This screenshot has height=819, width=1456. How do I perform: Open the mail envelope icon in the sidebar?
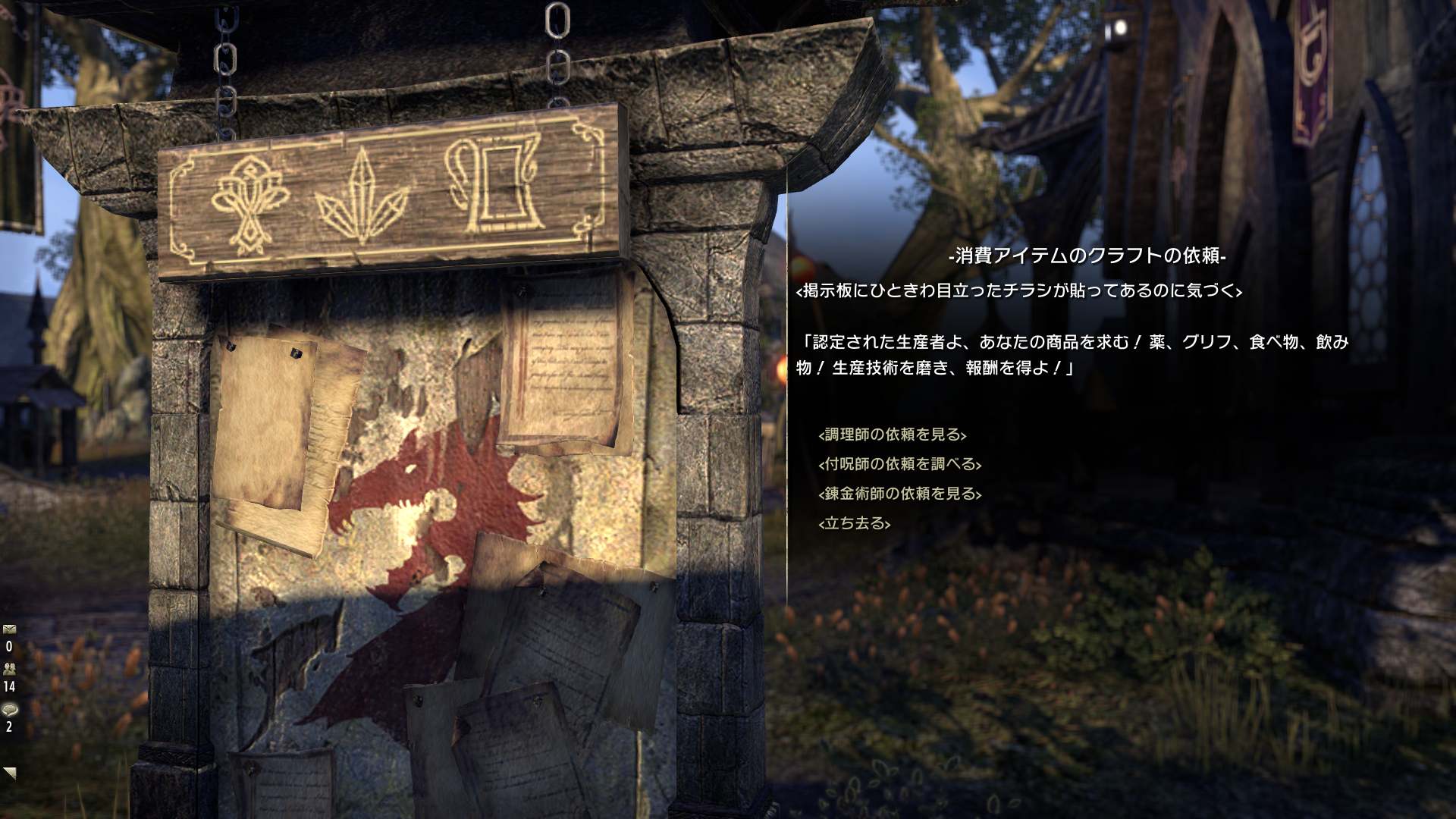[x=9, y=629]
